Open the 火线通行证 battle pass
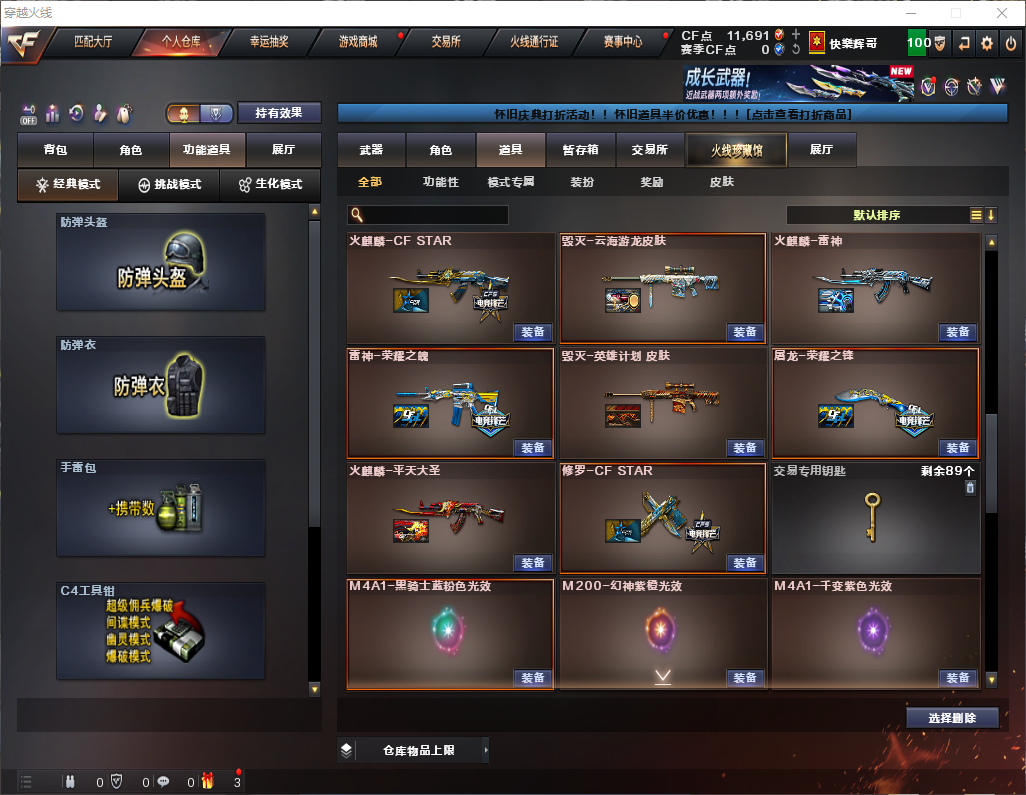The width and height of the screenshot is (1026, 795). coord(534,42)
